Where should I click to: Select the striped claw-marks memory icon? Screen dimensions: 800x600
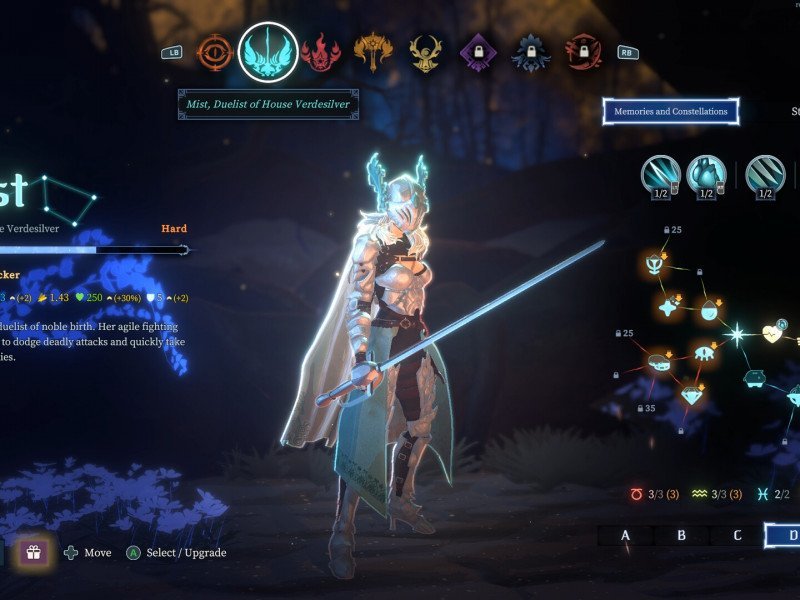click(x=765, y=175)
